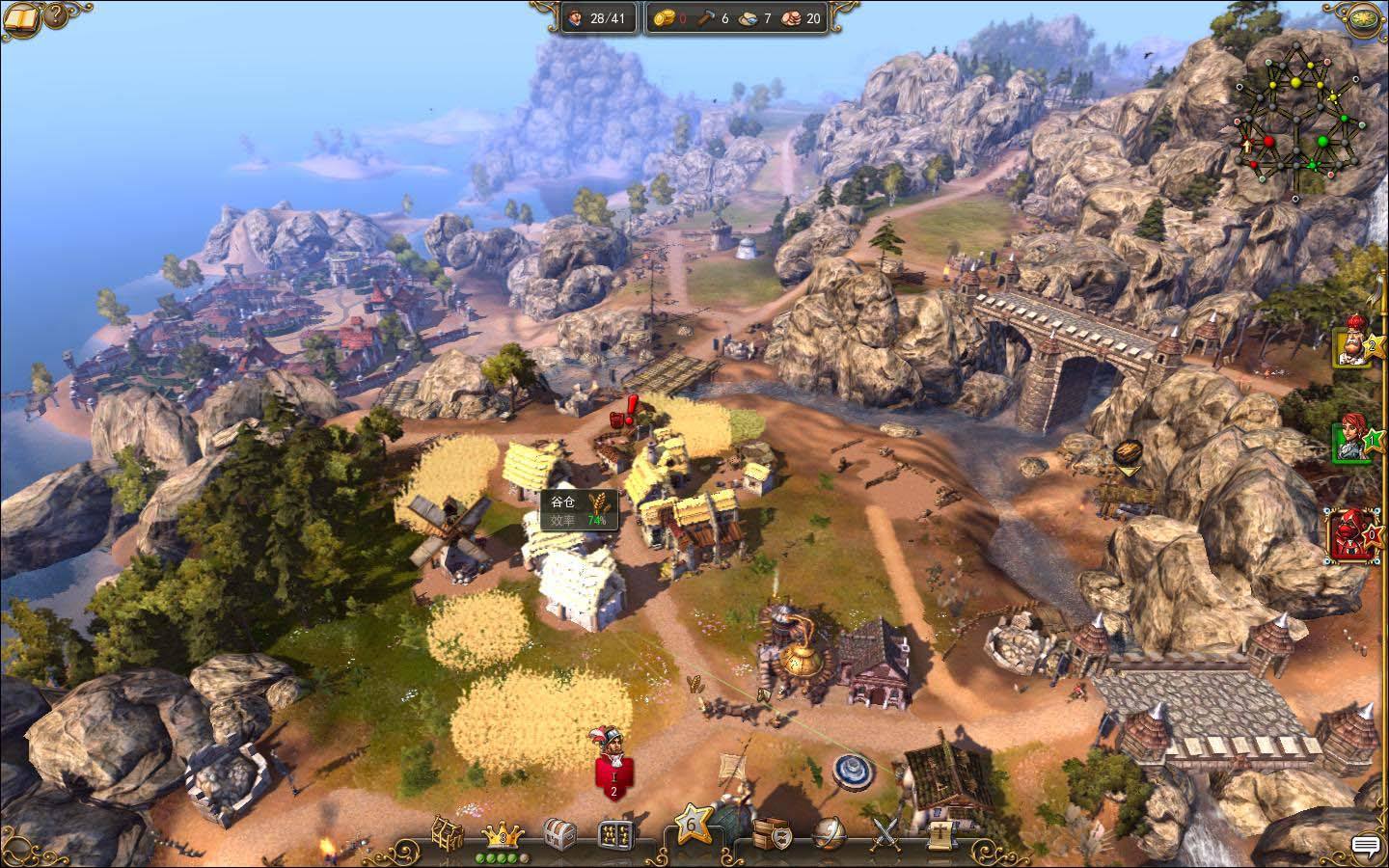This screenshot has width=1389, height=868.
Task: Open the globe trade menu
Action: [x=829, y=832]
